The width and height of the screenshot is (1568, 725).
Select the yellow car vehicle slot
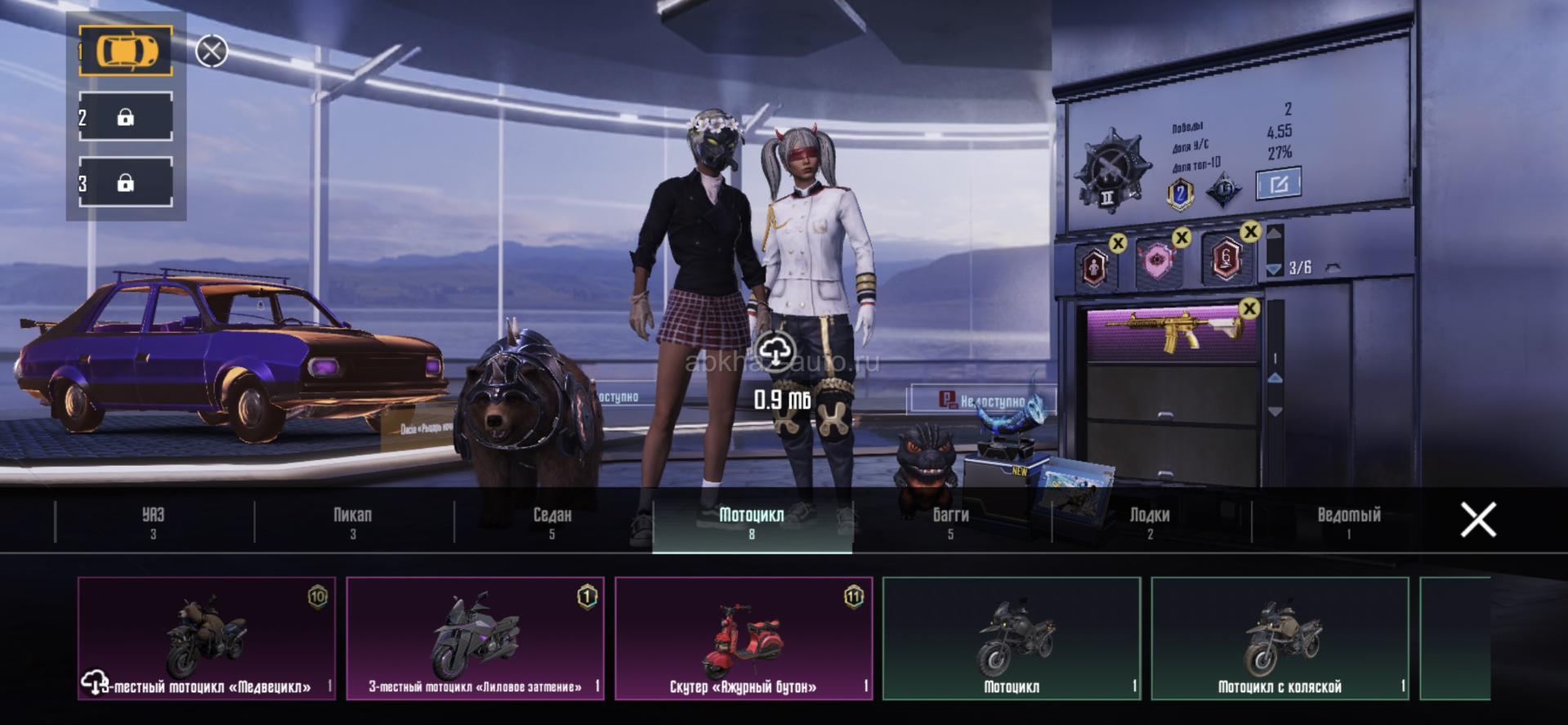[x=126, y=51]
